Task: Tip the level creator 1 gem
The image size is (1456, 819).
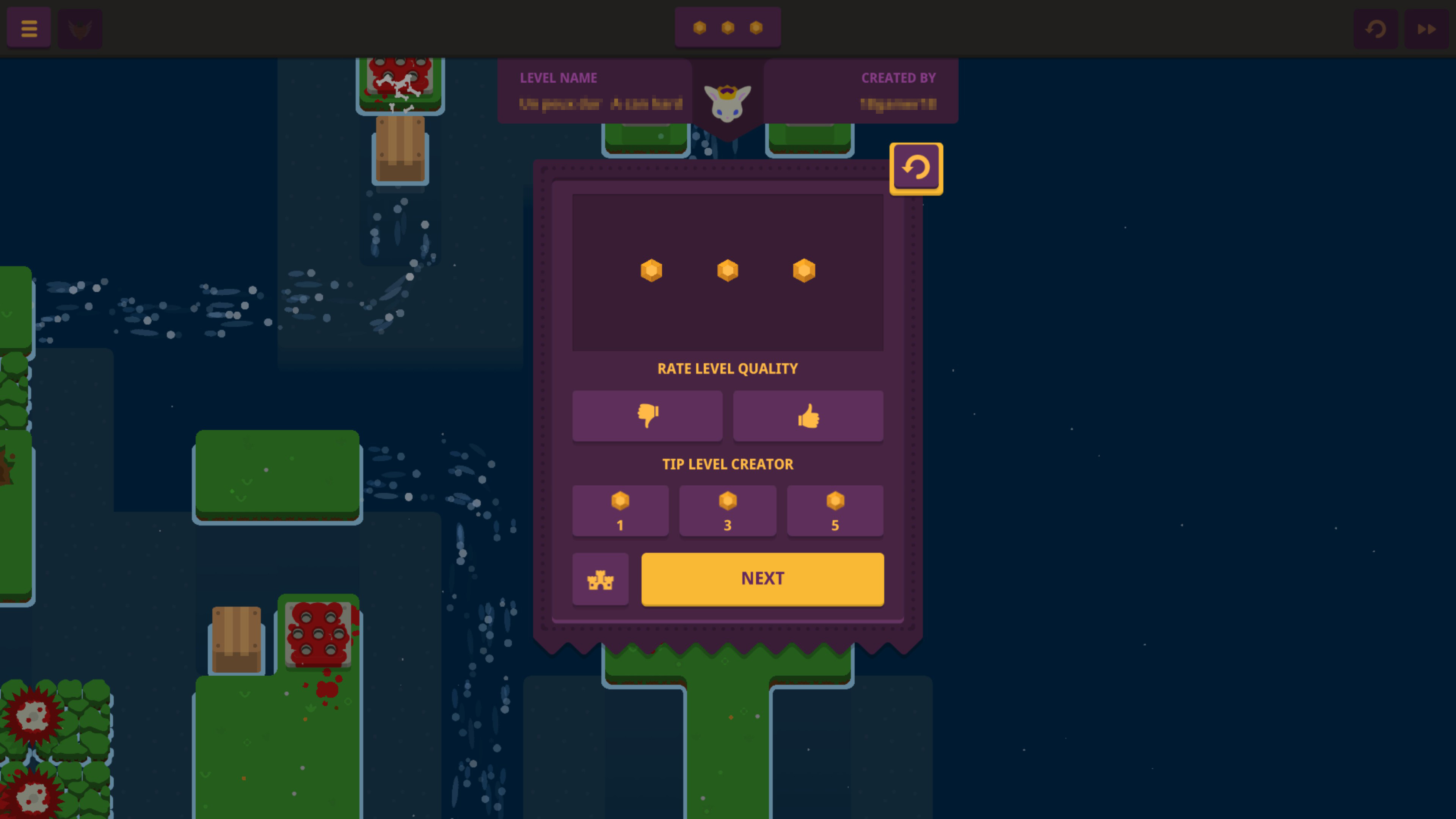Action: coord(620,510)
